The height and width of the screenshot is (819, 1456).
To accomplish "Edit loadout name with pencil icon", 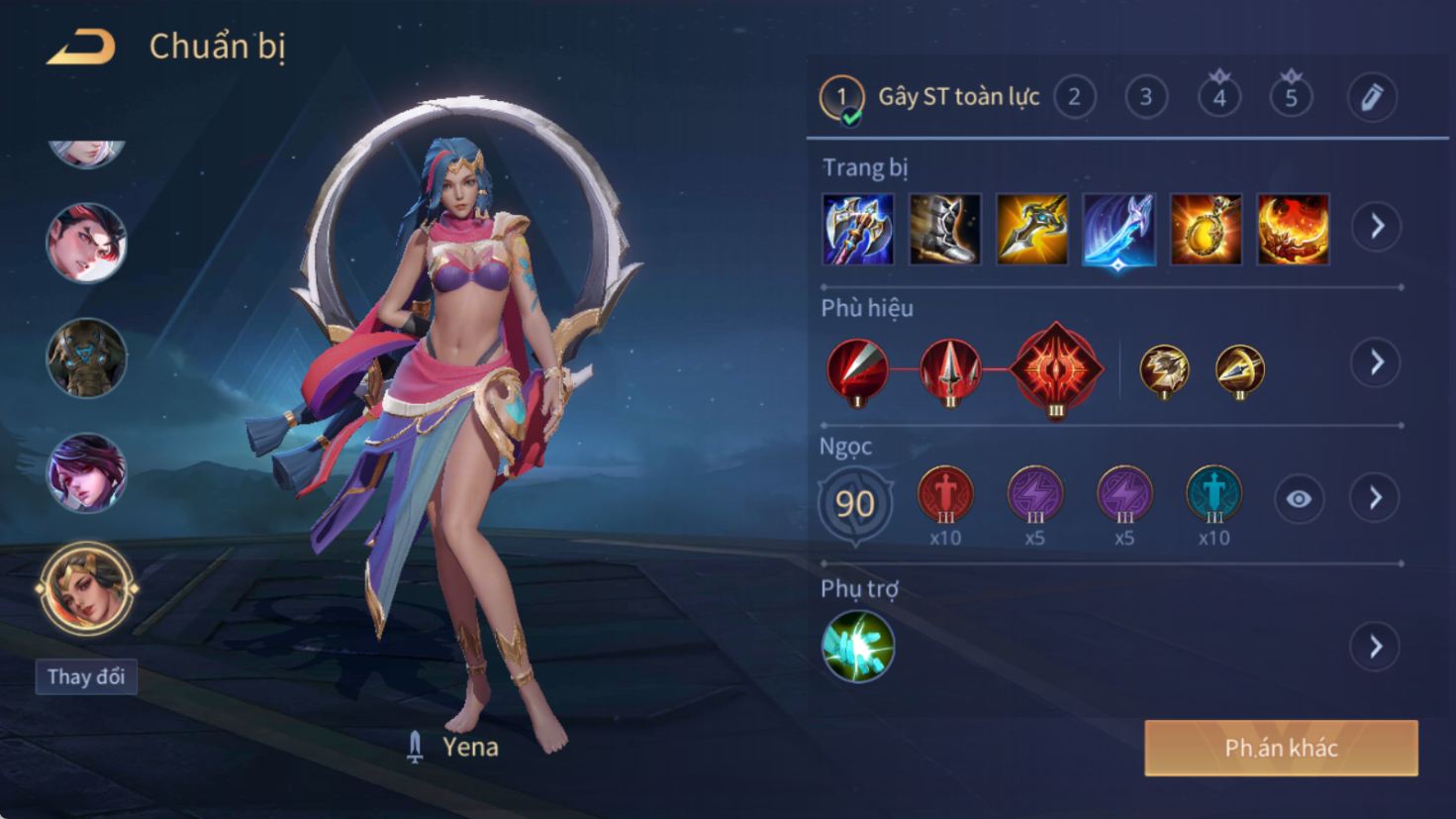I will tap(1372, 97).
